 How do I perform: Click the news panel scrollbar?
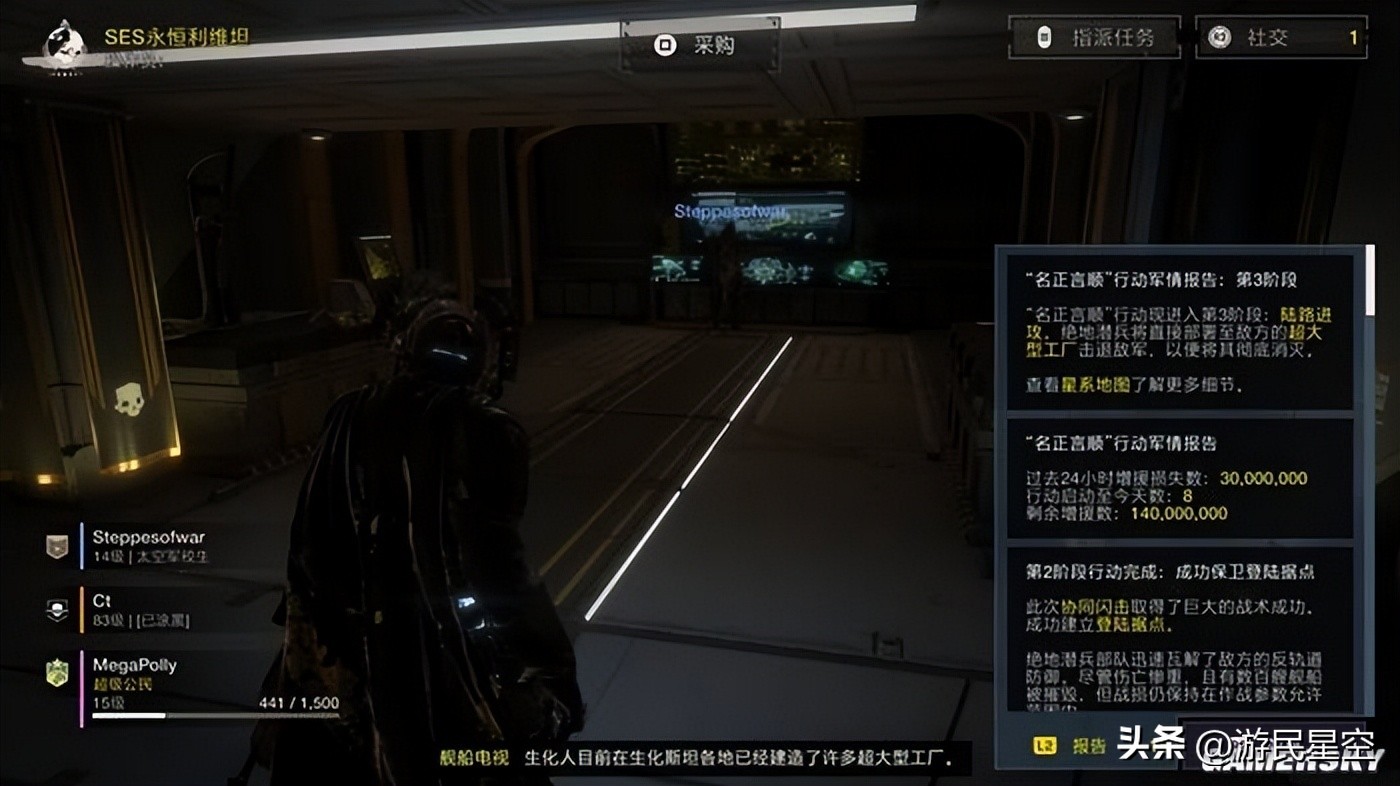[1369, 280]
